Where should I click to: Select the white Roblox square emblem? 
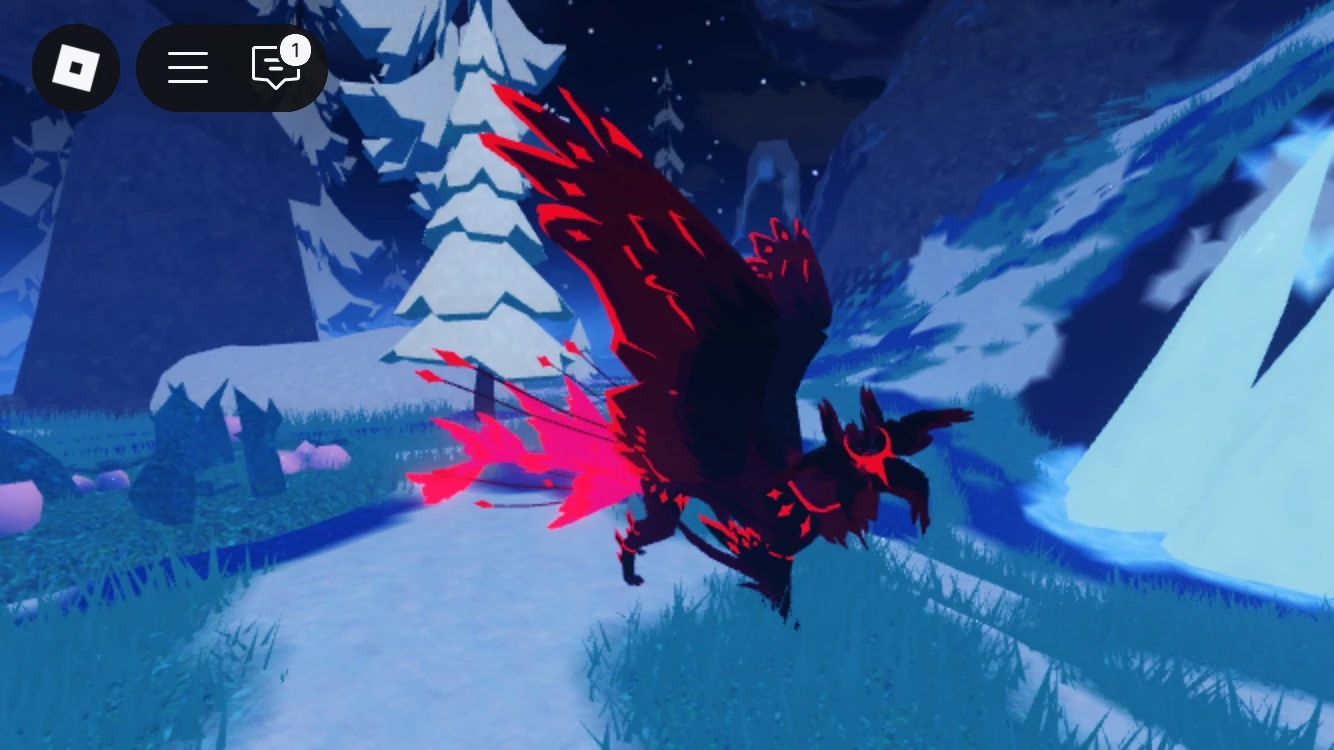click(x=76, y=67)
